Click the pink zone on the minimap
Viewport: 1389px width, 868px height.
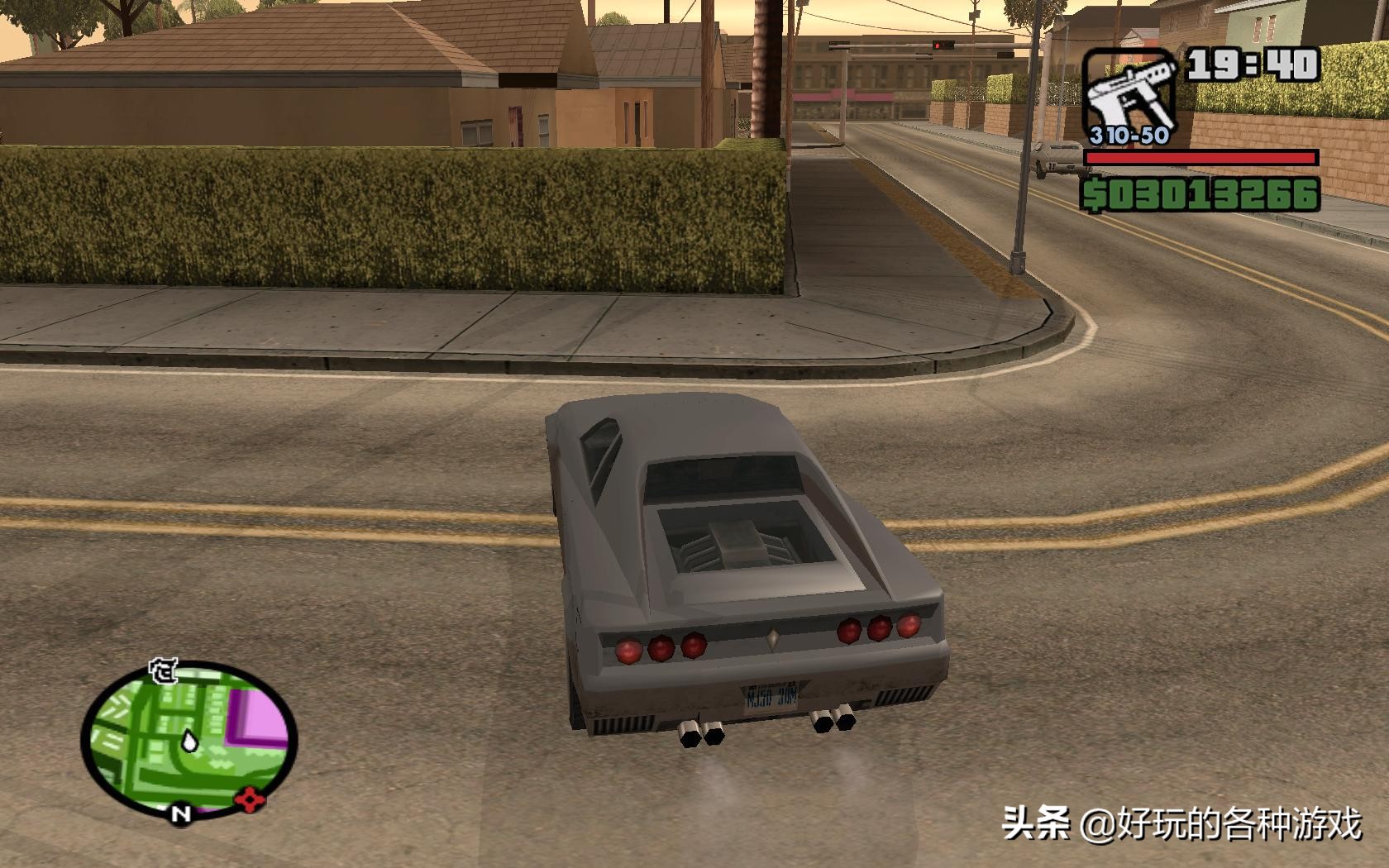tap(259, 715)
